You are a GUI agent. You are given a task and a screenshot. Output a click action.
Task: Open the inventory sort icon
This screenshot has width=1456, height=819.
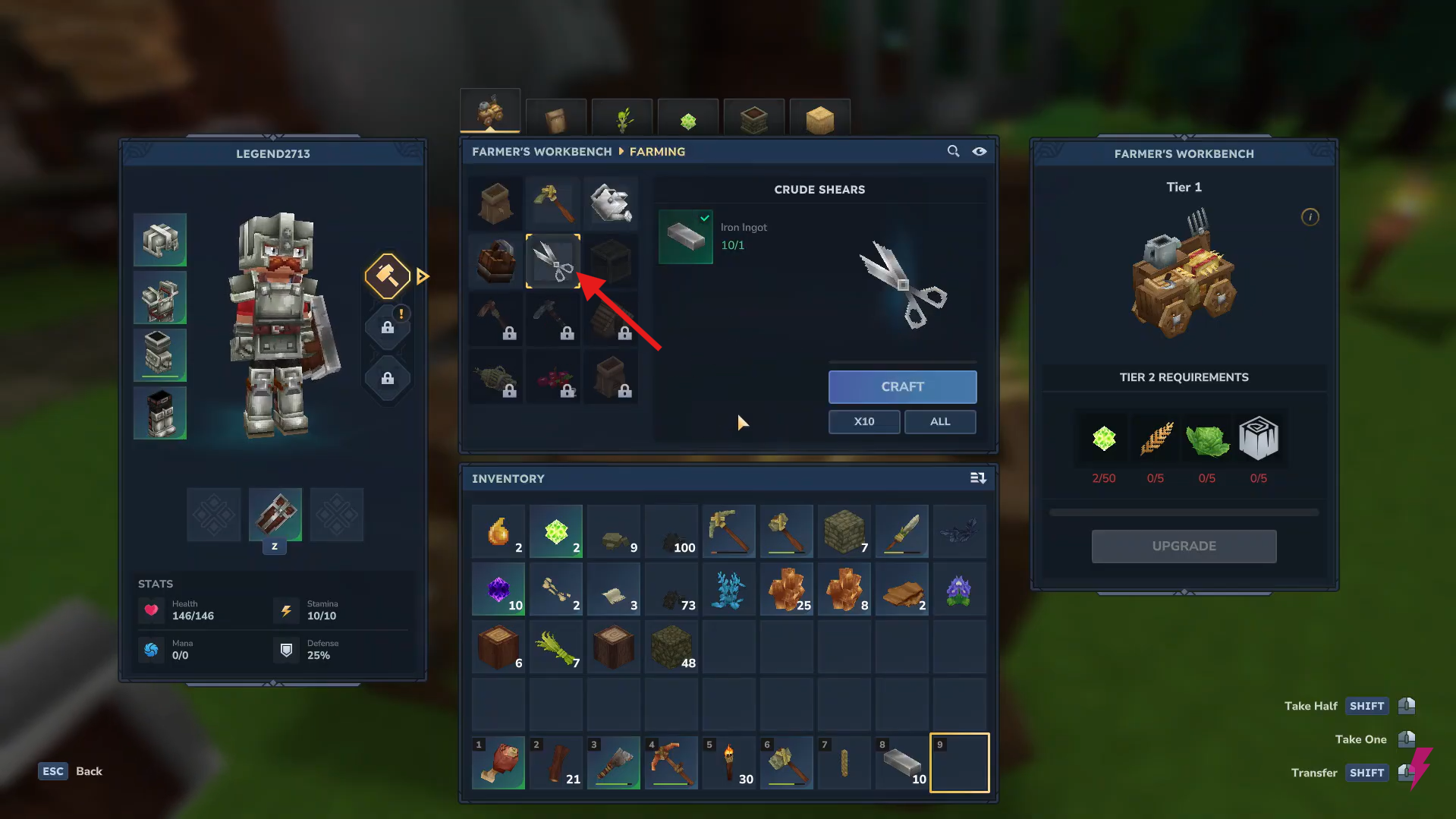tap(978, 478)
